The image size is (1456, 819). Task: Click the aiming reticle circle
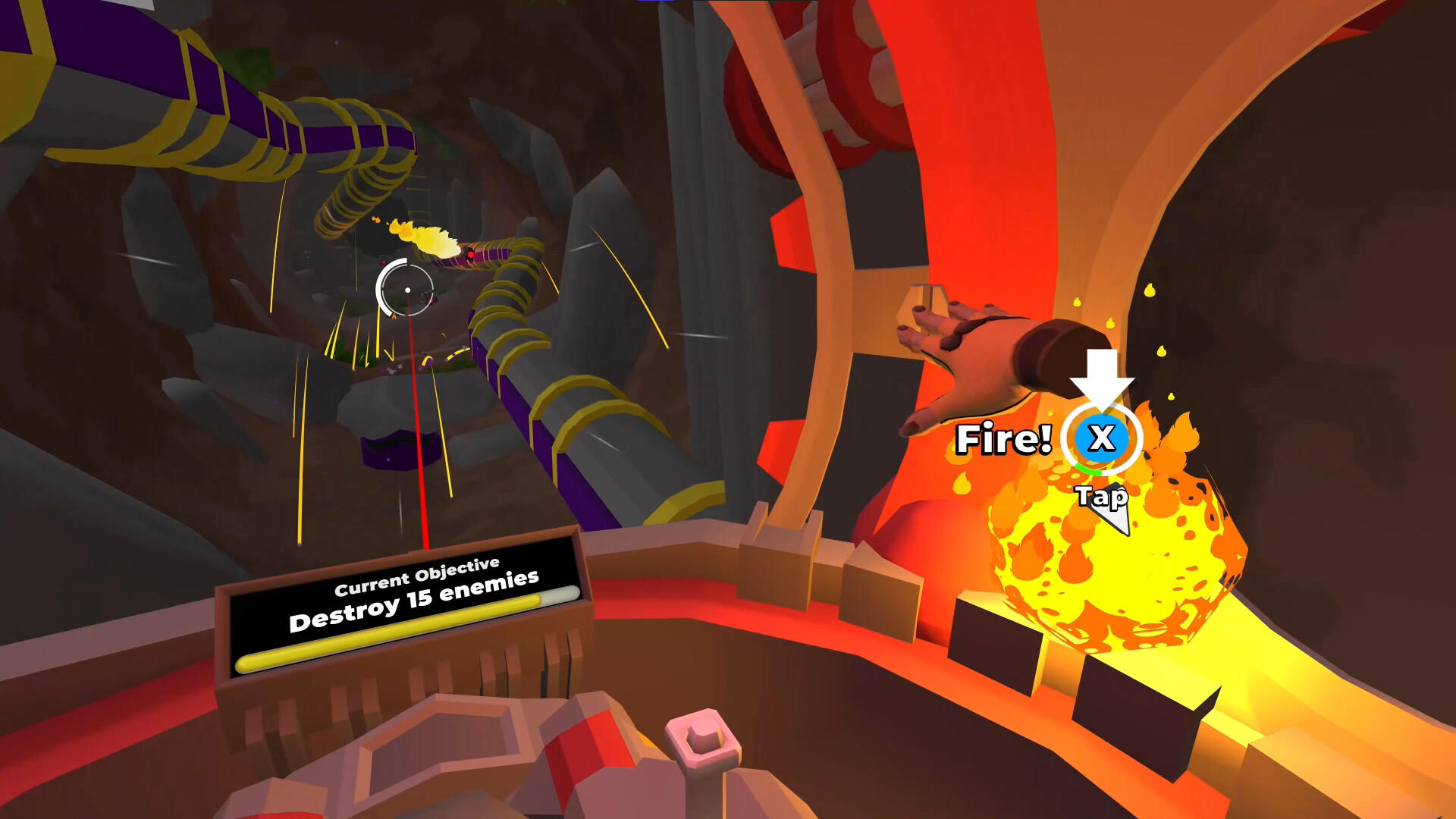tap(407, 290)
